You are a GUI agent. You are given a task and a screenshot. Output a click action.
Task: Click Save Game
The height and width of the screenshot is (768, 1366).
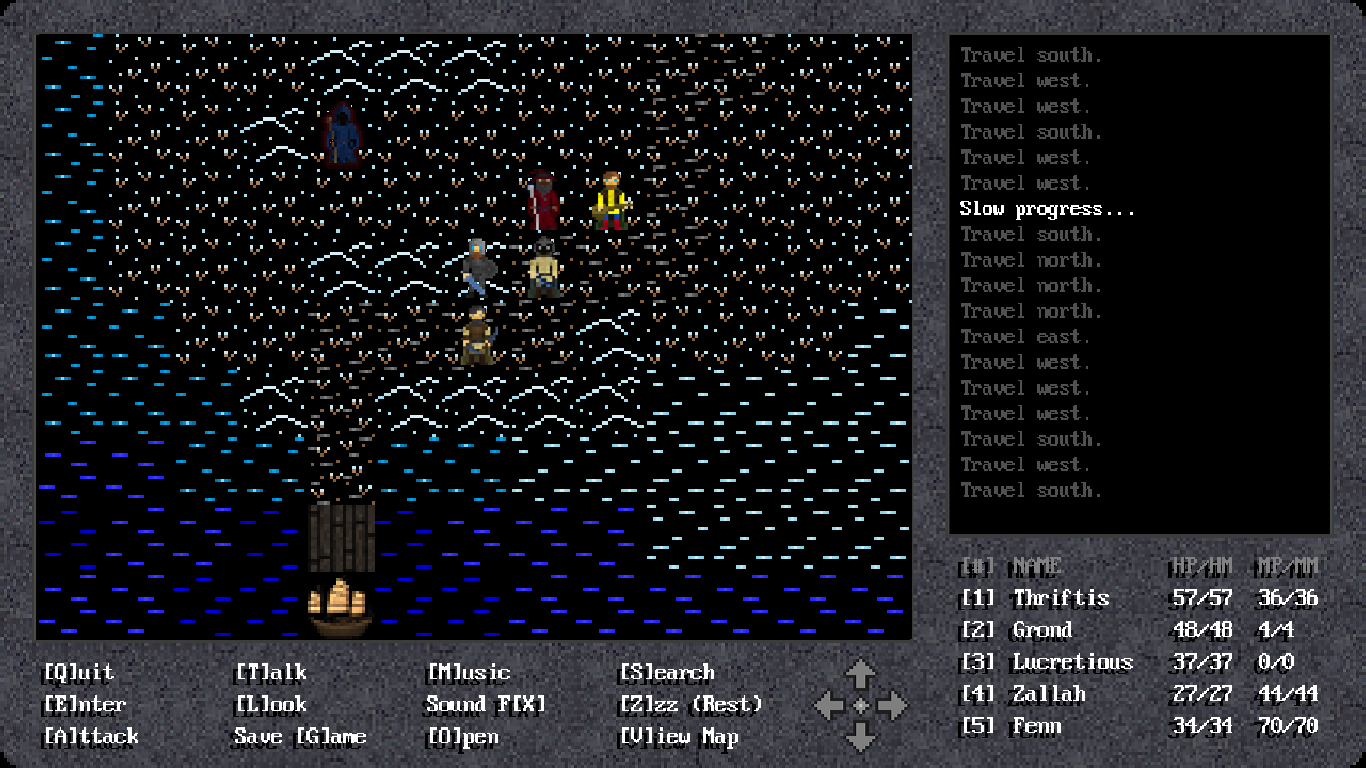[x=299, y=736]
